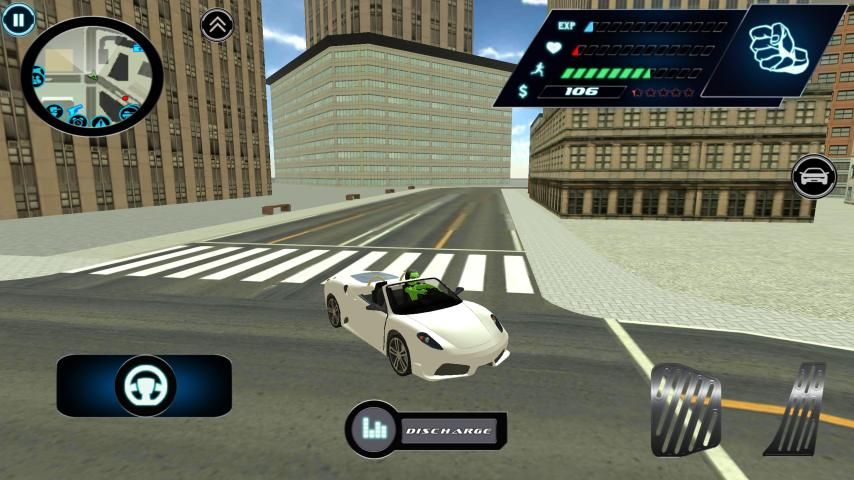This screenshot has height=480, width=854.
Task: Activate the Discharge ability button
Action: coord(427,430)
